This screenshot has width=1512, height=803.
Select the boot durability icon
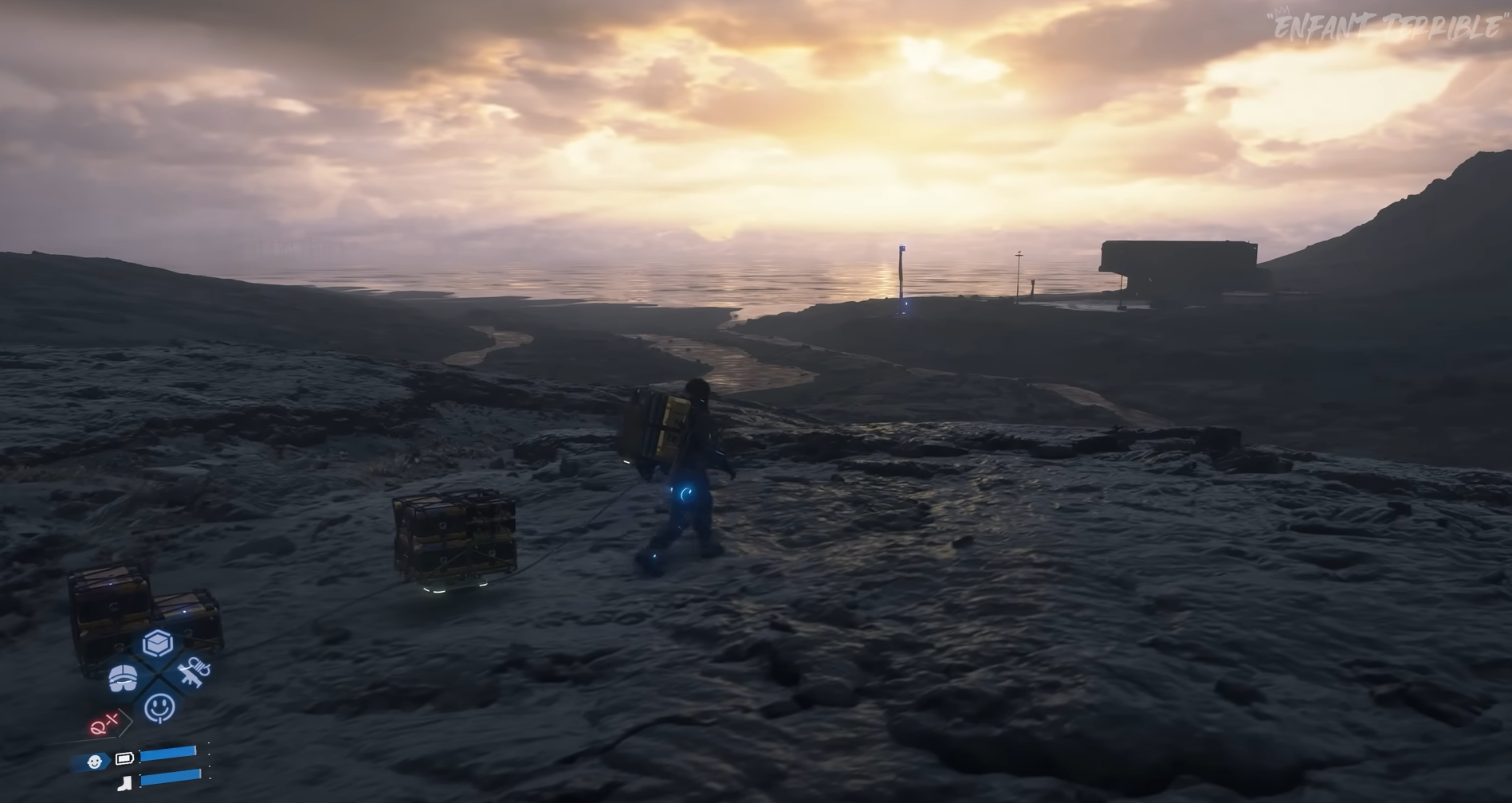pyautogui.click(x=124, y=781)
